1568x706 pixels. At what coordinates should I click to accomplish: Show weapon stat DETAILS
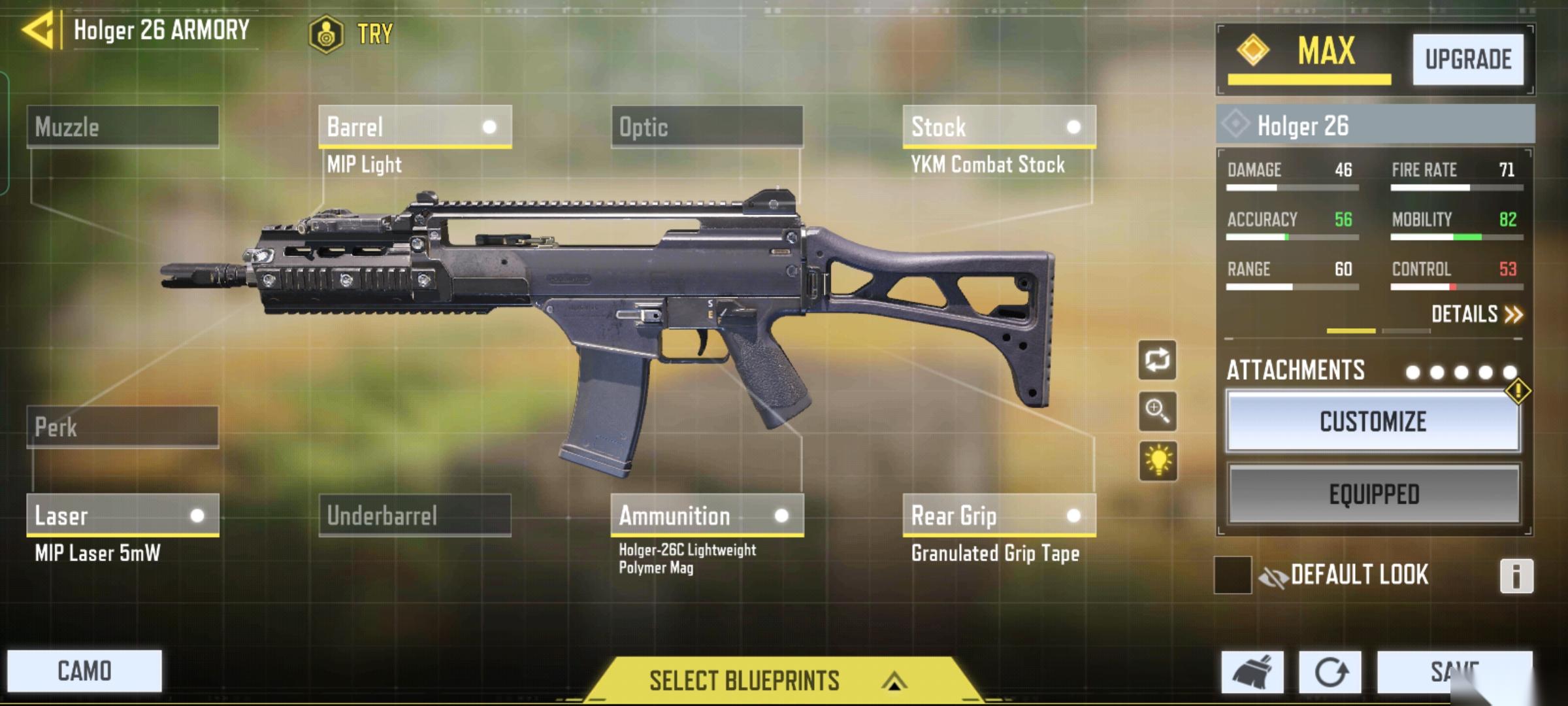click(1476, 314)
